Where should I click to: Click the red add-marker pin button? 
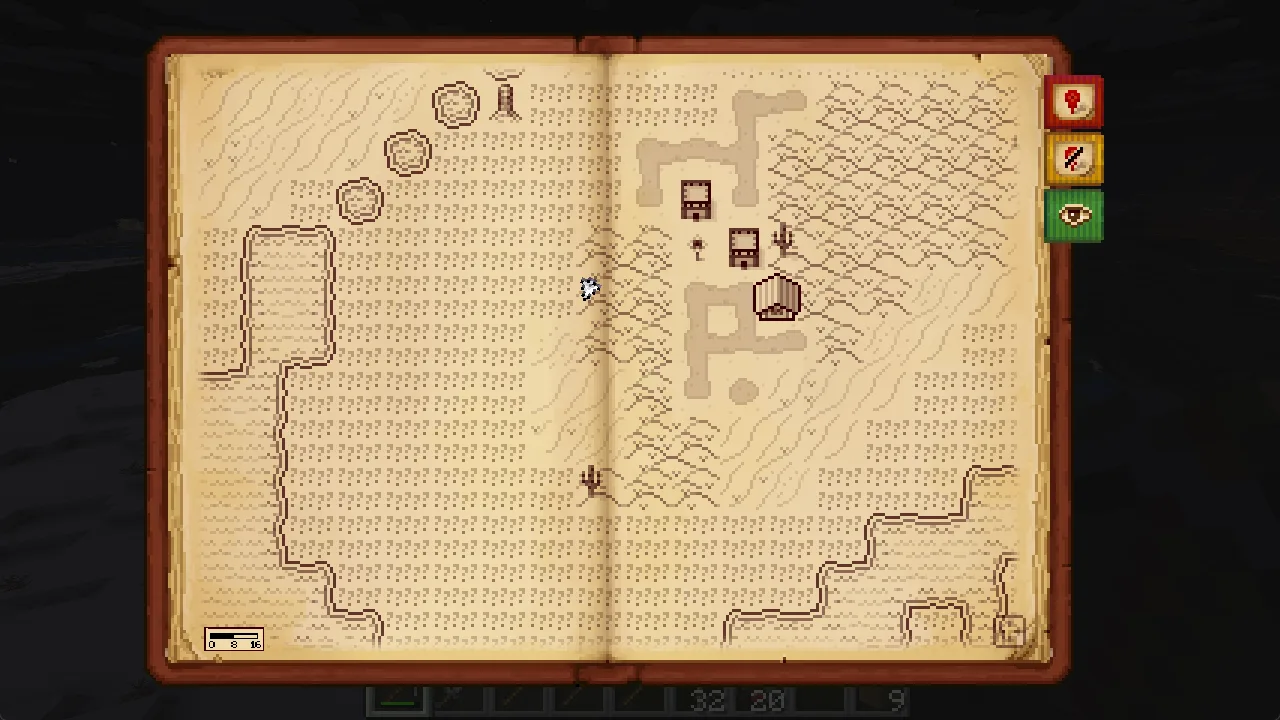1073,102
